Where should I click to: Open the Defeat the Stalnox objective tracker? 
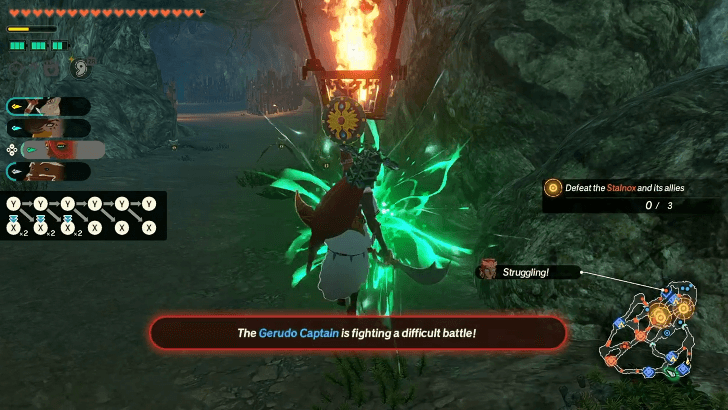pyautogui.click(x=632, y=195)
